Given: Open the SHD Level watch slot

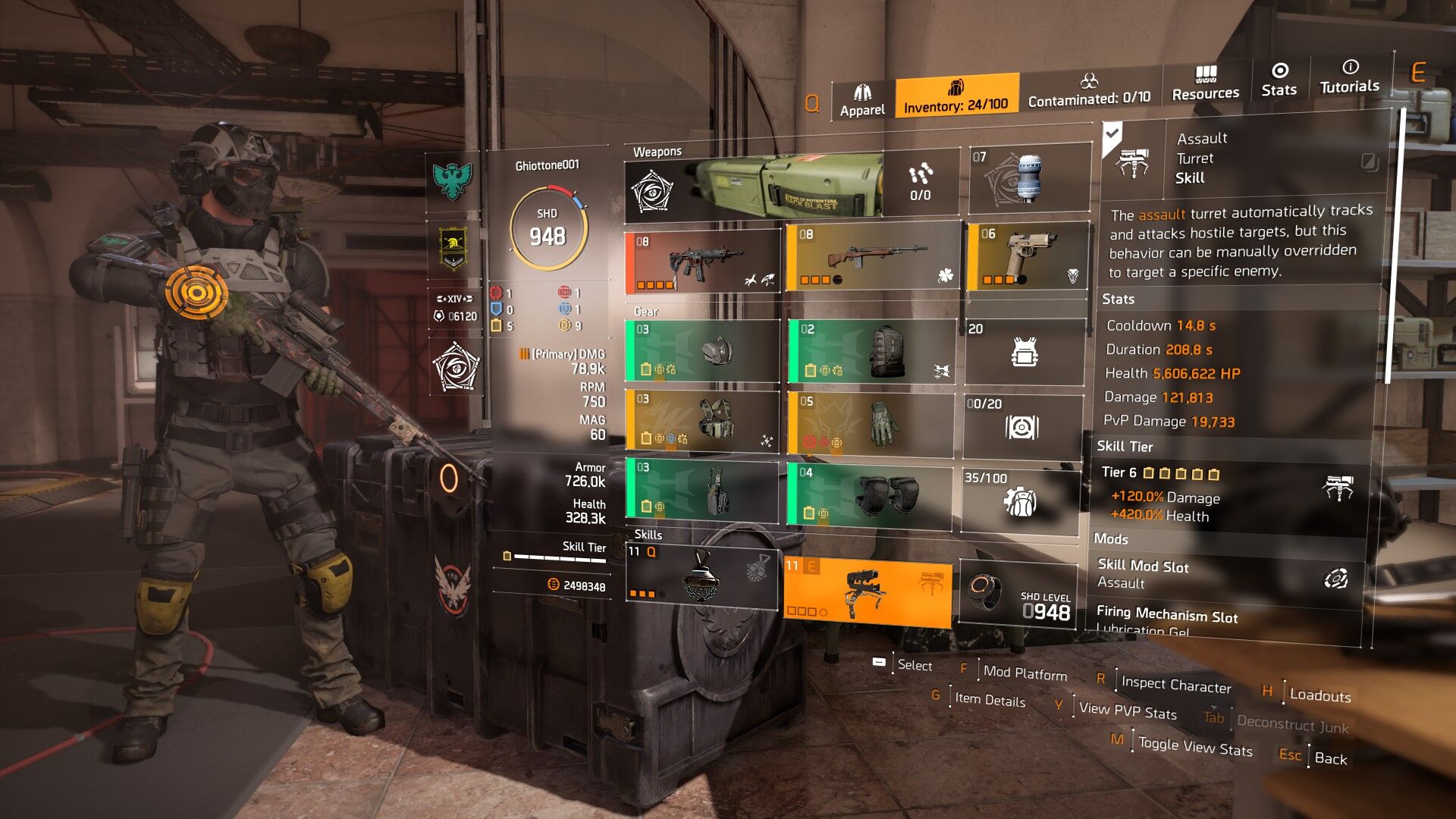Looking at the screenshot, I should tap(1018, 595).
